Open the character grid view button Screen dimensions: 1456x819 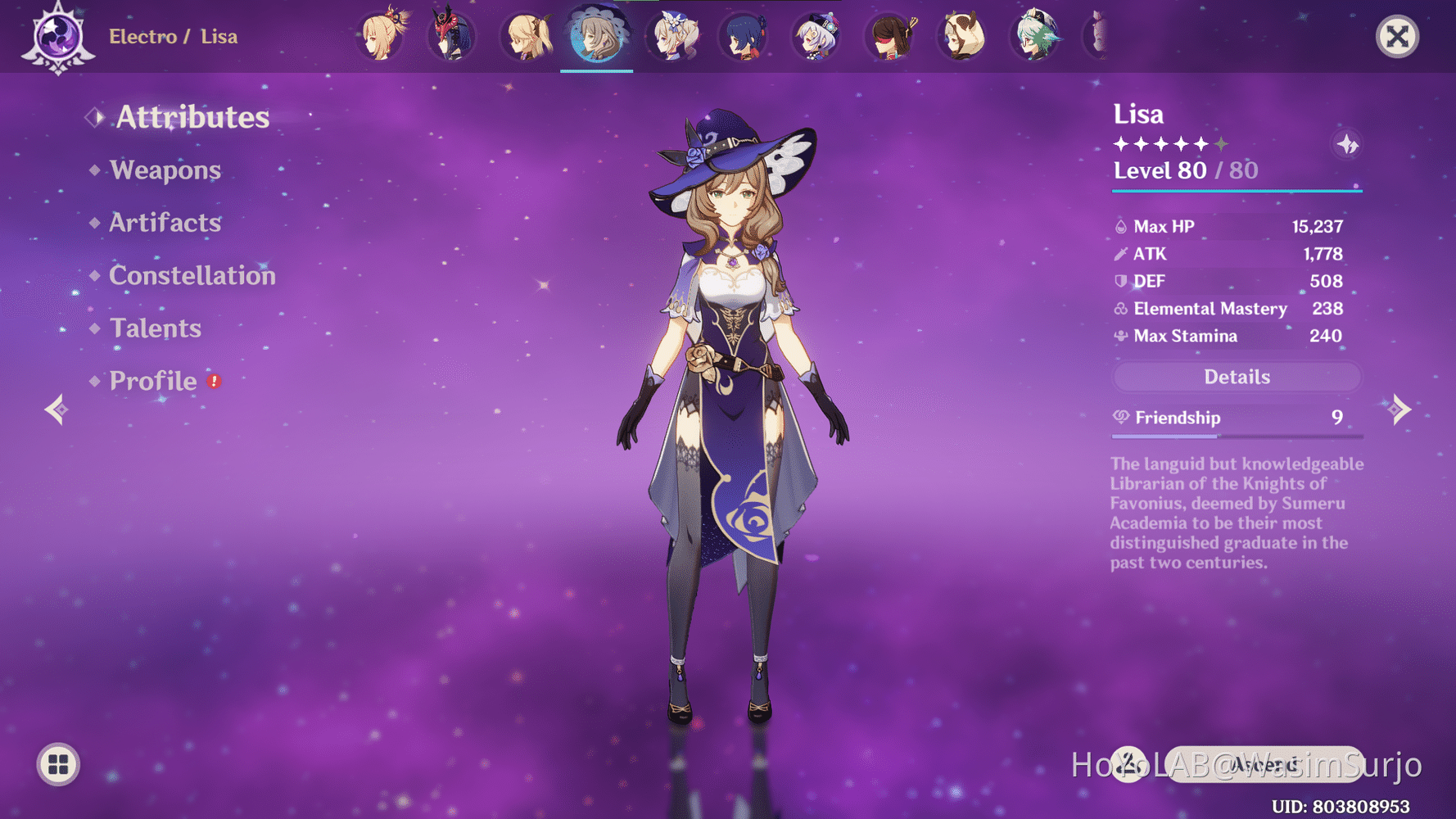(x=58, y=764)
